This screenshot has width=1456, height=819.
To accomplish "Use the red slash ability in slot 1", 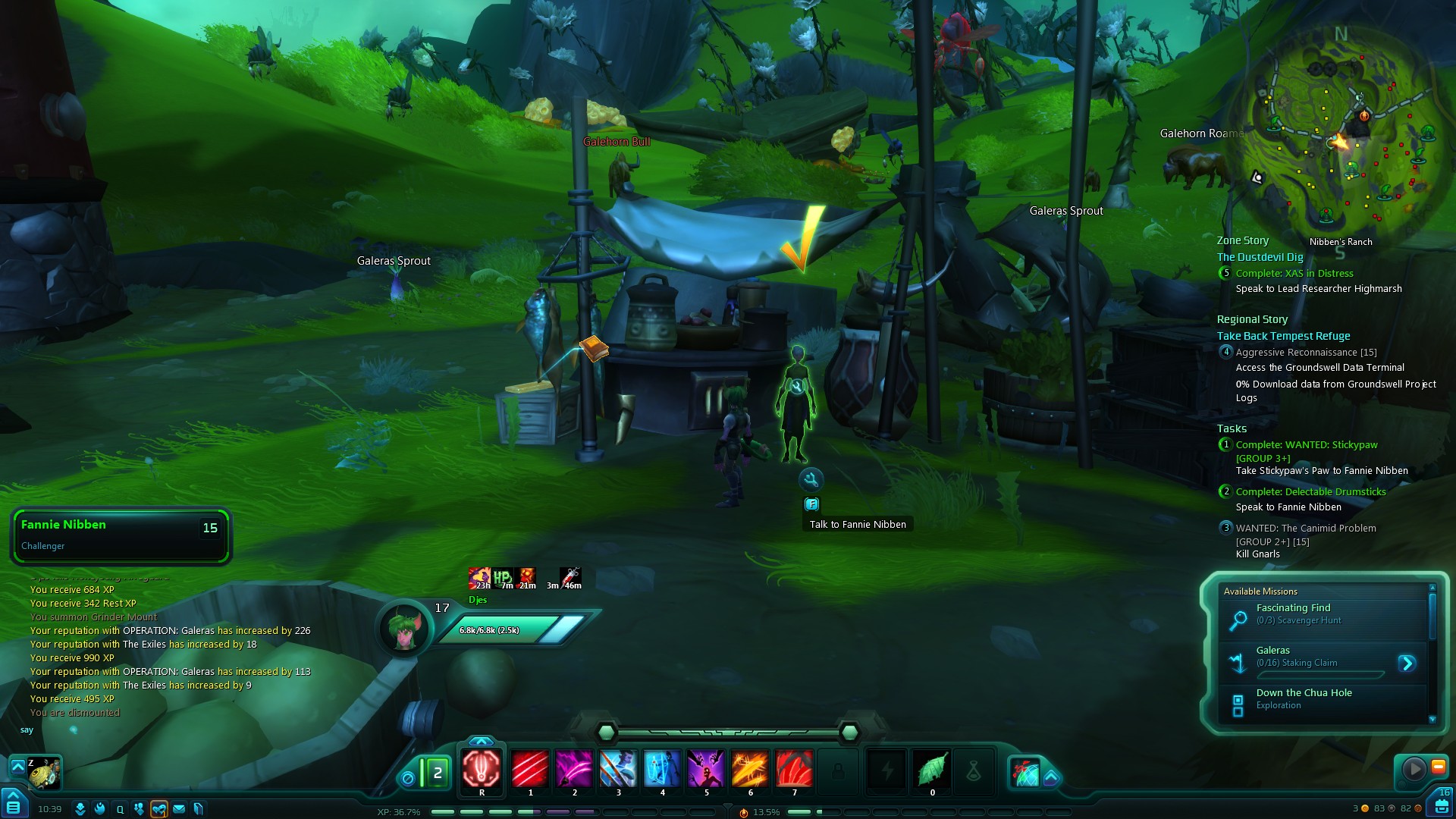I will pos(530,767).
